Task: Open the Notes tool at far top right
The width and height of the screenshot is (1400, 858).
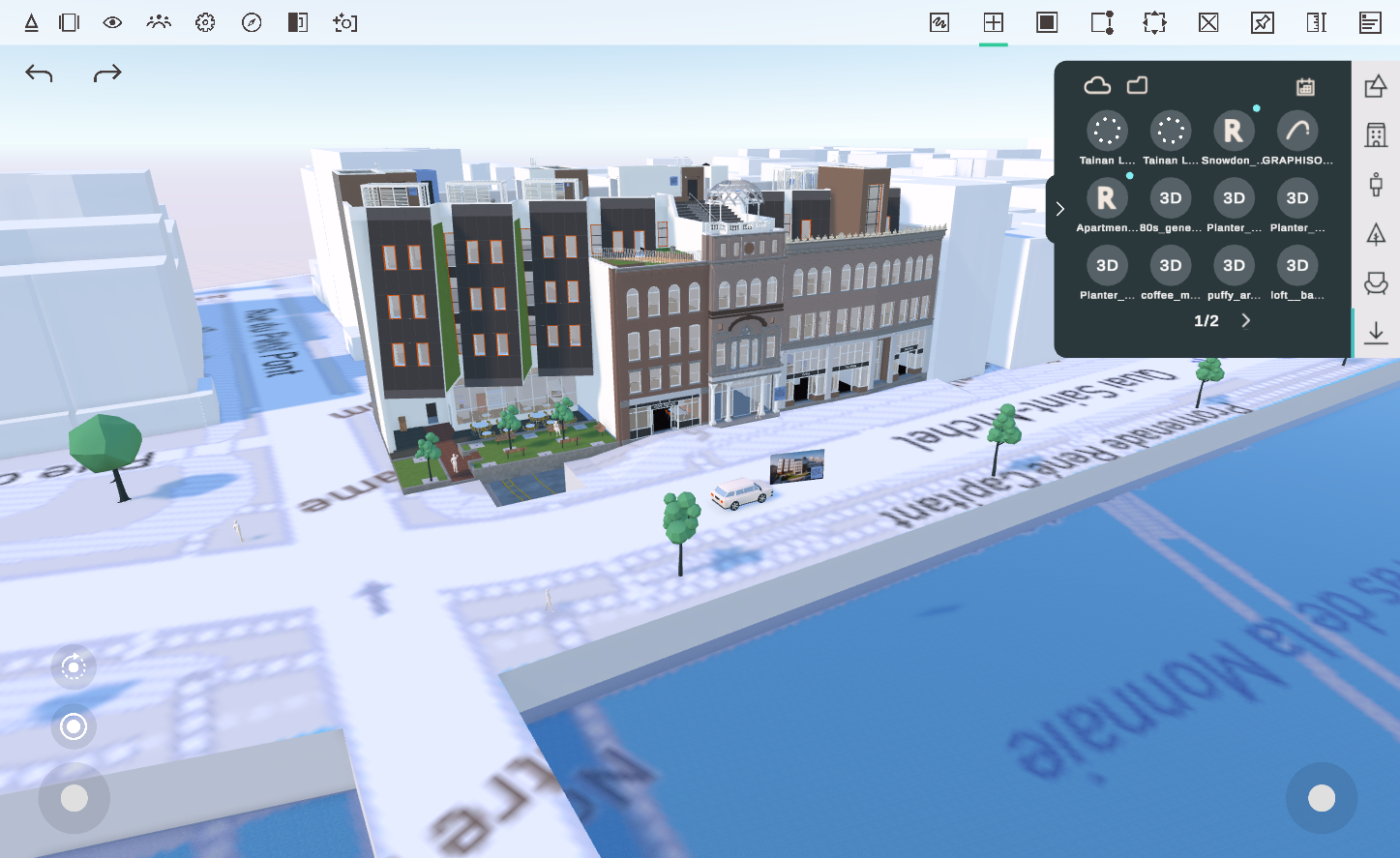Action: click(x=1370, y=21)
